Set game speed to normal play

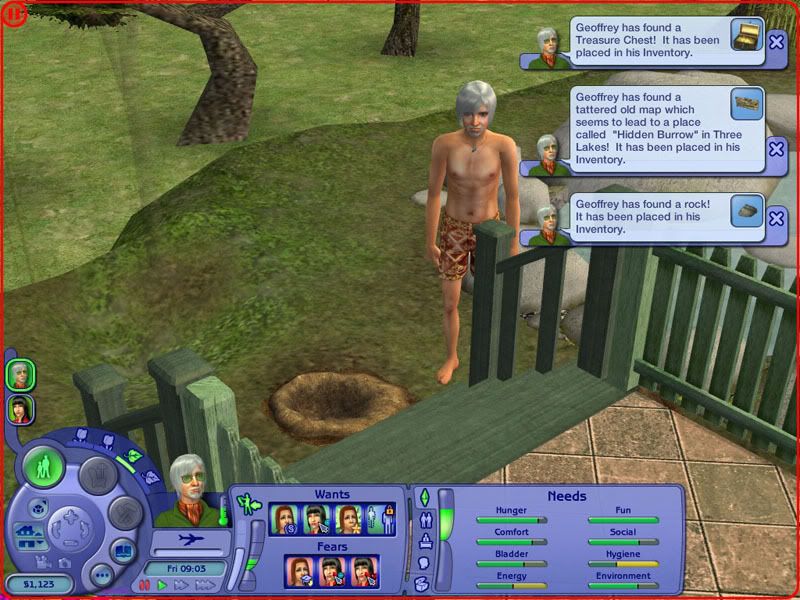tap(162, 585)
